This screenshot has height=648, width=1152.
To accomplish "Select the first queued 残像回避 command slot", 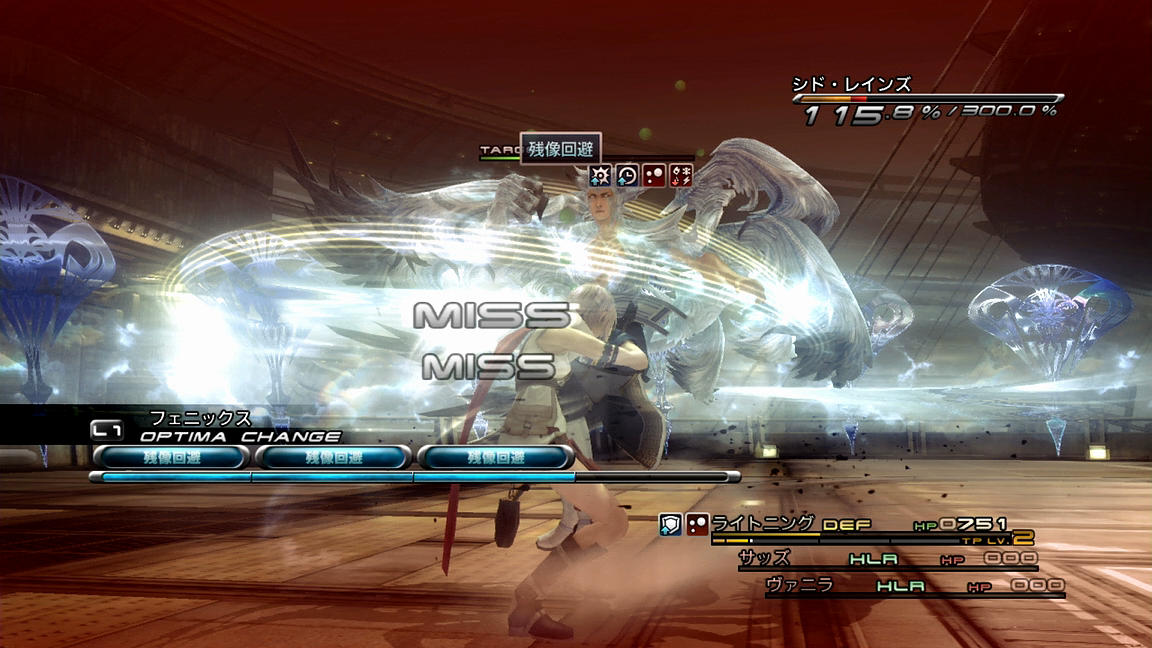I will pyautogui.click(x=170, y=457).
